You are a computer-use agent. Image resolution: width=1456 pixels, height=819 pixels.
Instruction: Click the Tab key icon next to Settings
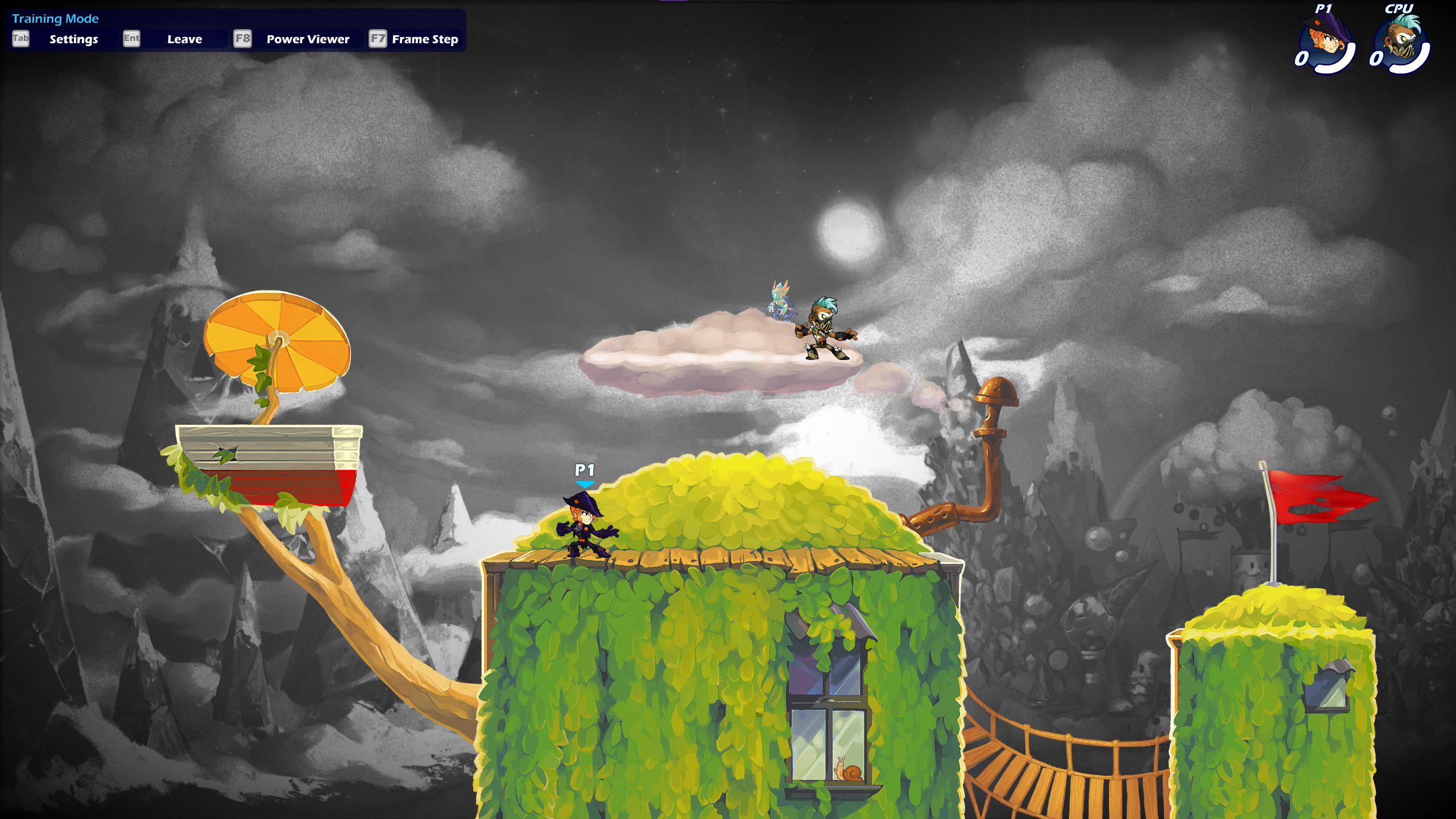(x=20, y=39)
